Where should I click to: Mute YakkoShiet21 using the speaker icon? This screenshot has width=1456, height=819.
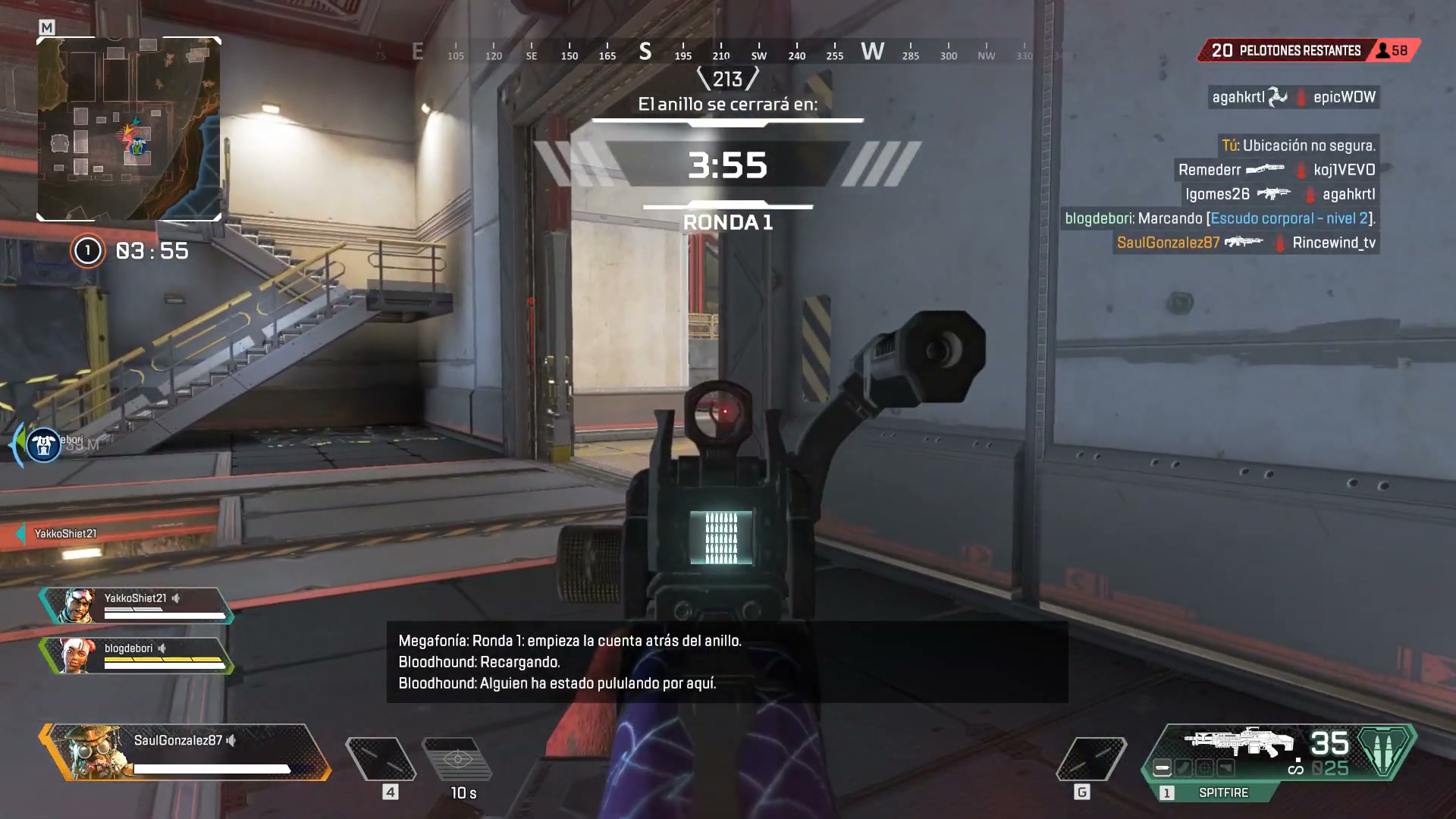tap(174, 599)
